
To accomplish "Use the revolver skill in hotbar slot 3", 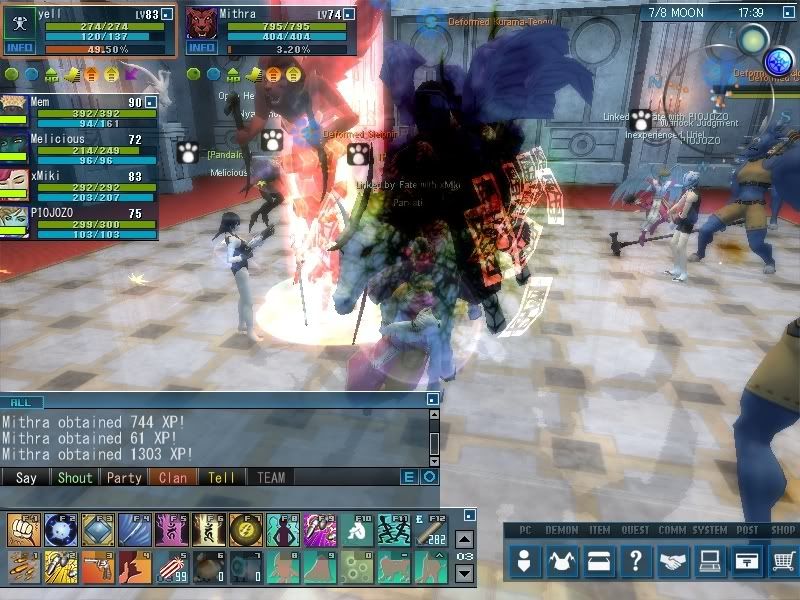I will tap(96, 565).
